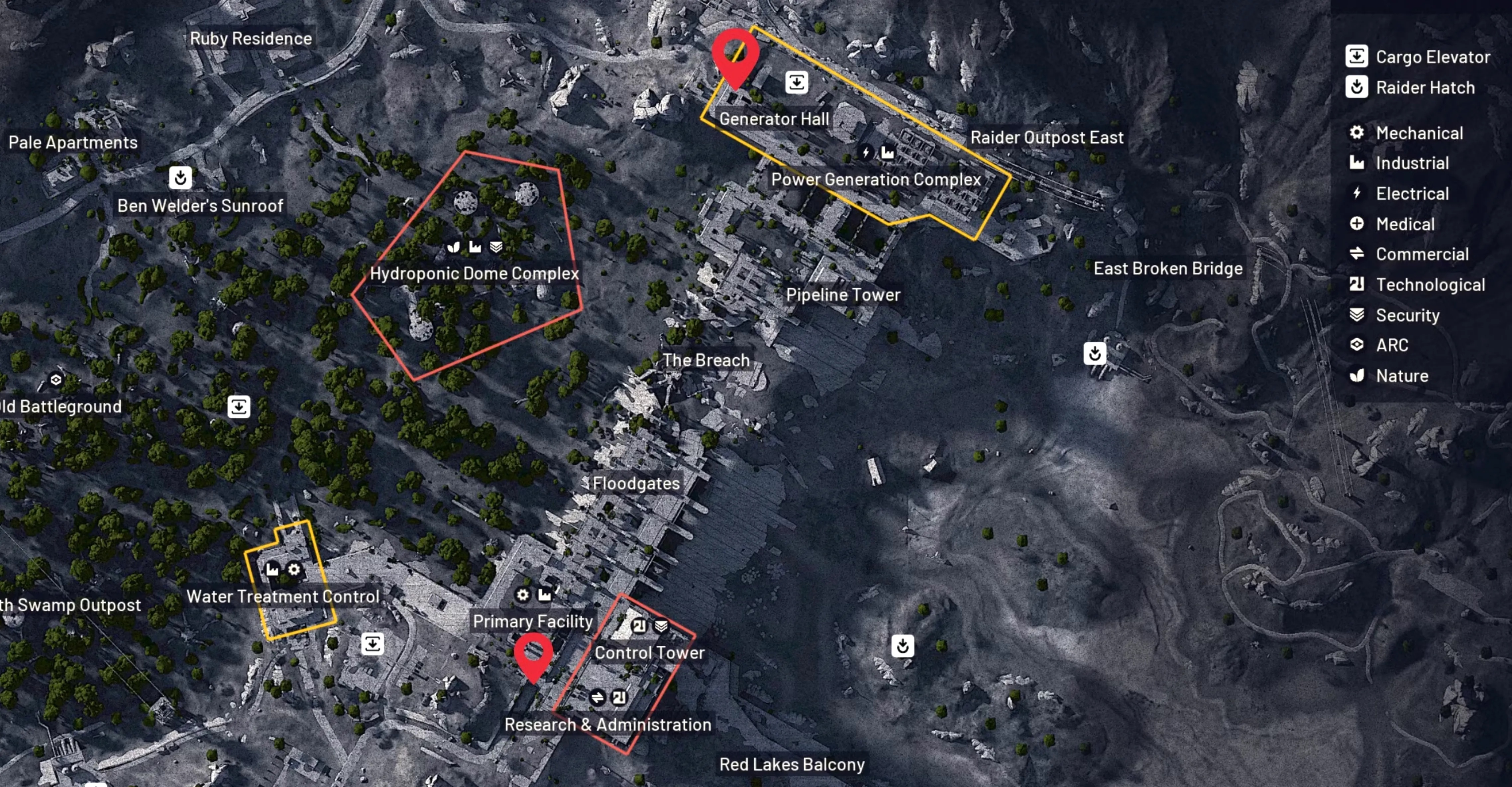Select the raider hatch below East Broken Bridge
The width and height of the screenshot is (1512, 787).
(x=1095, y=353)
